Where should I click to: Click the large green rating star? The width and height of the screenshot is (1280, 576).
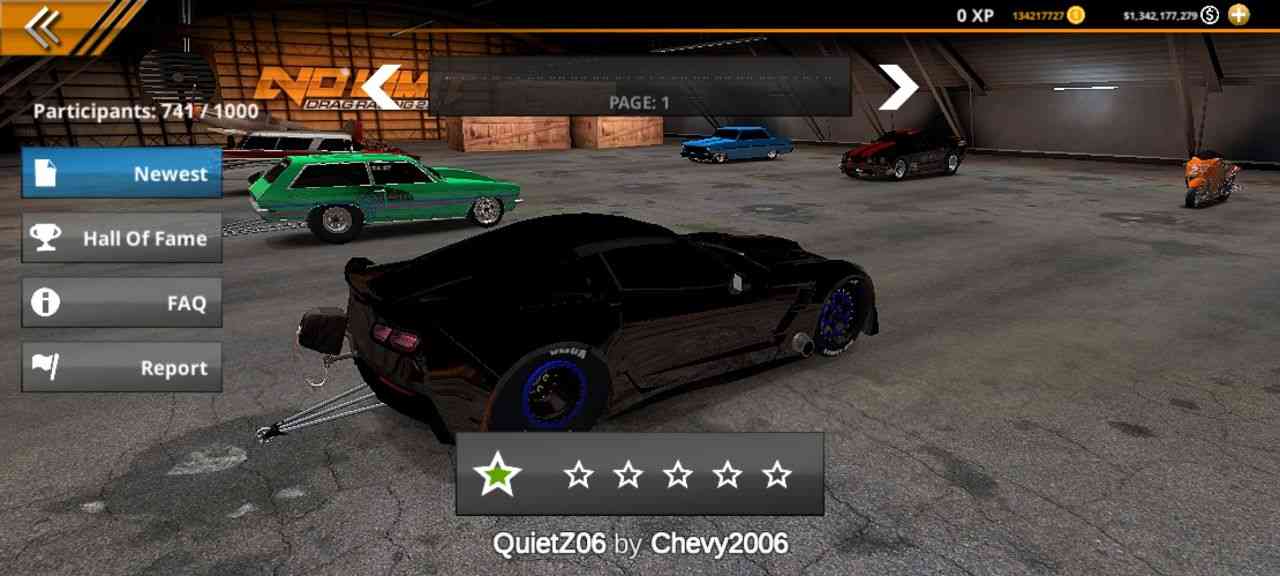tap(497, 474)
